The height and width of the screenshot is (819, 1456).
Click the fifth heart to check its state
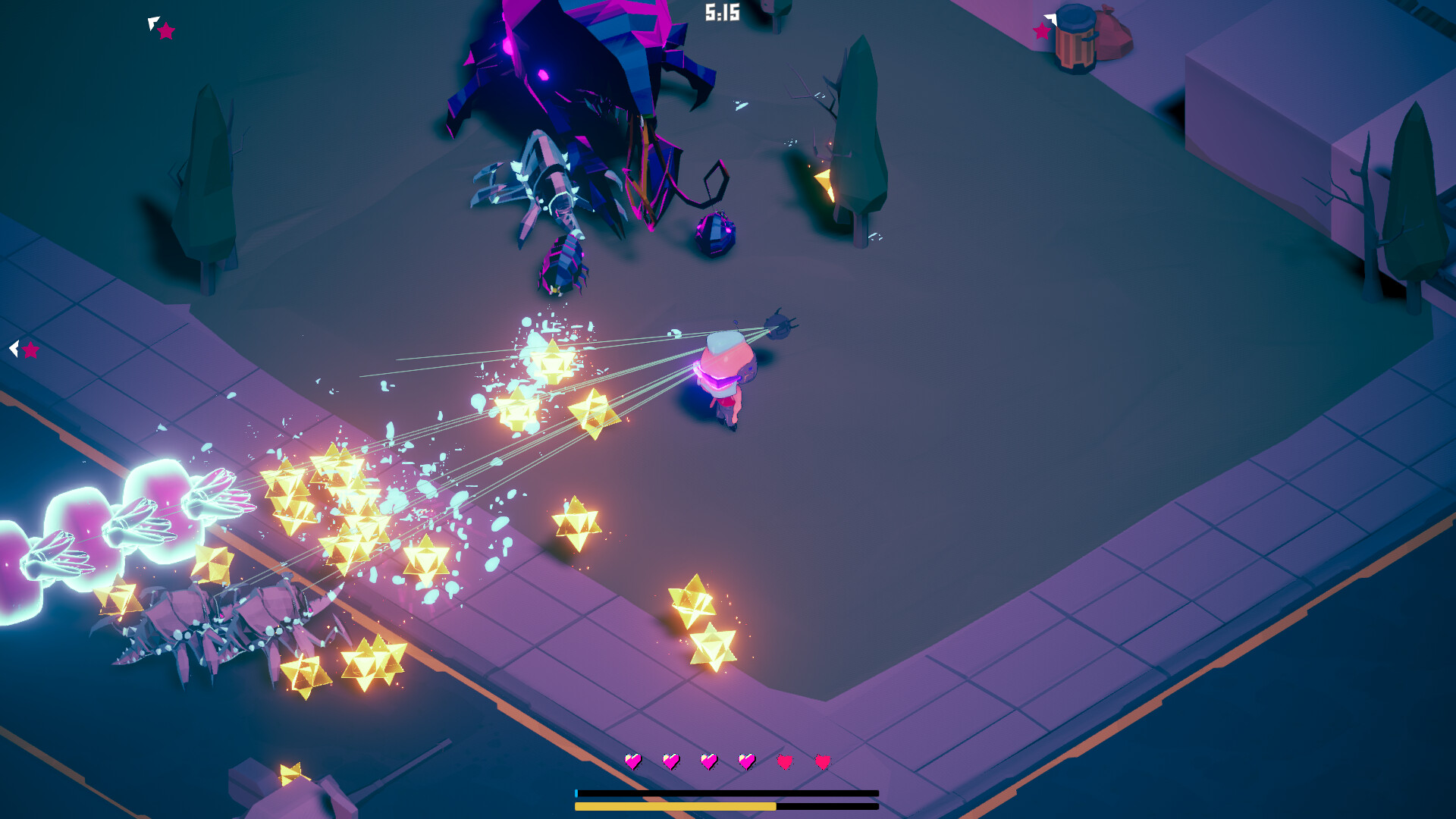tap(785, 761)
